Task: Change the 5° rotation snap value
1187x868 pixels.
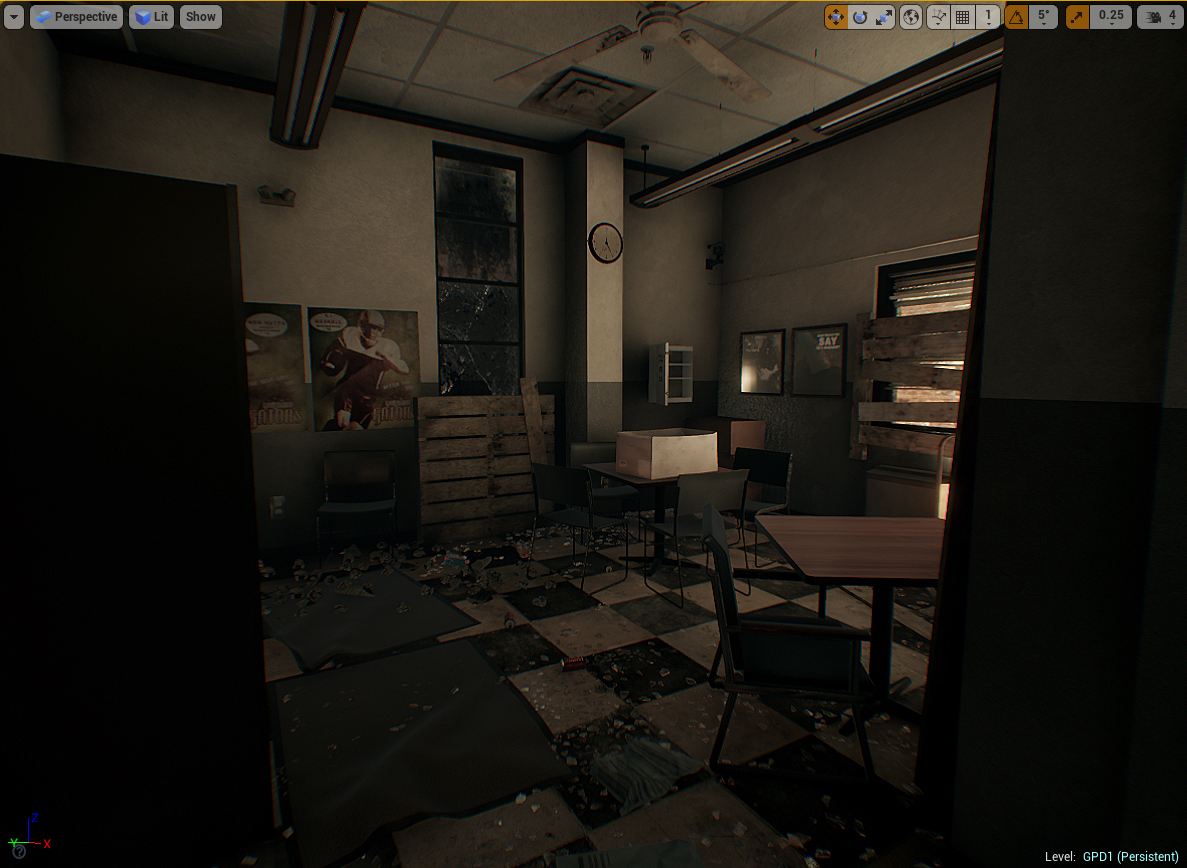Action: pyautogui.click(x=1043, y=17)
